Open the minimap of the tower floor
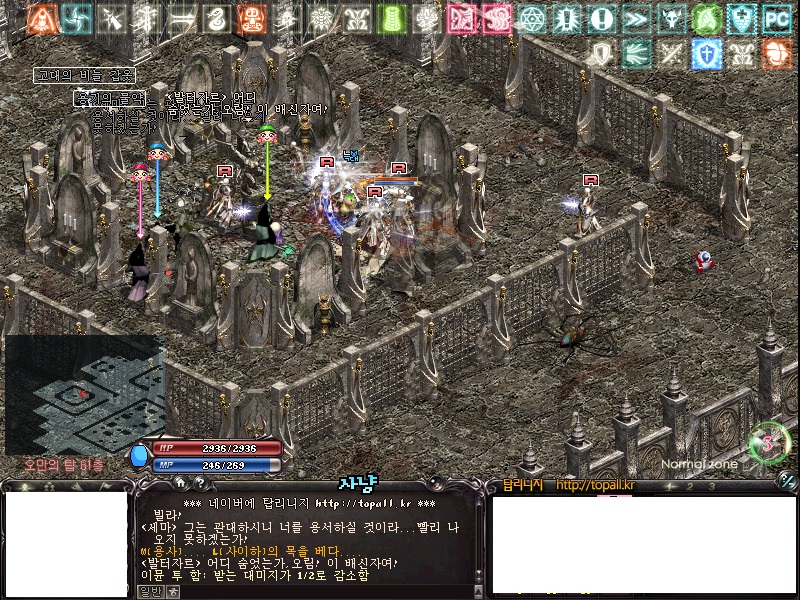This screenshot has width=800, height=600. click(x=84, y=393)
